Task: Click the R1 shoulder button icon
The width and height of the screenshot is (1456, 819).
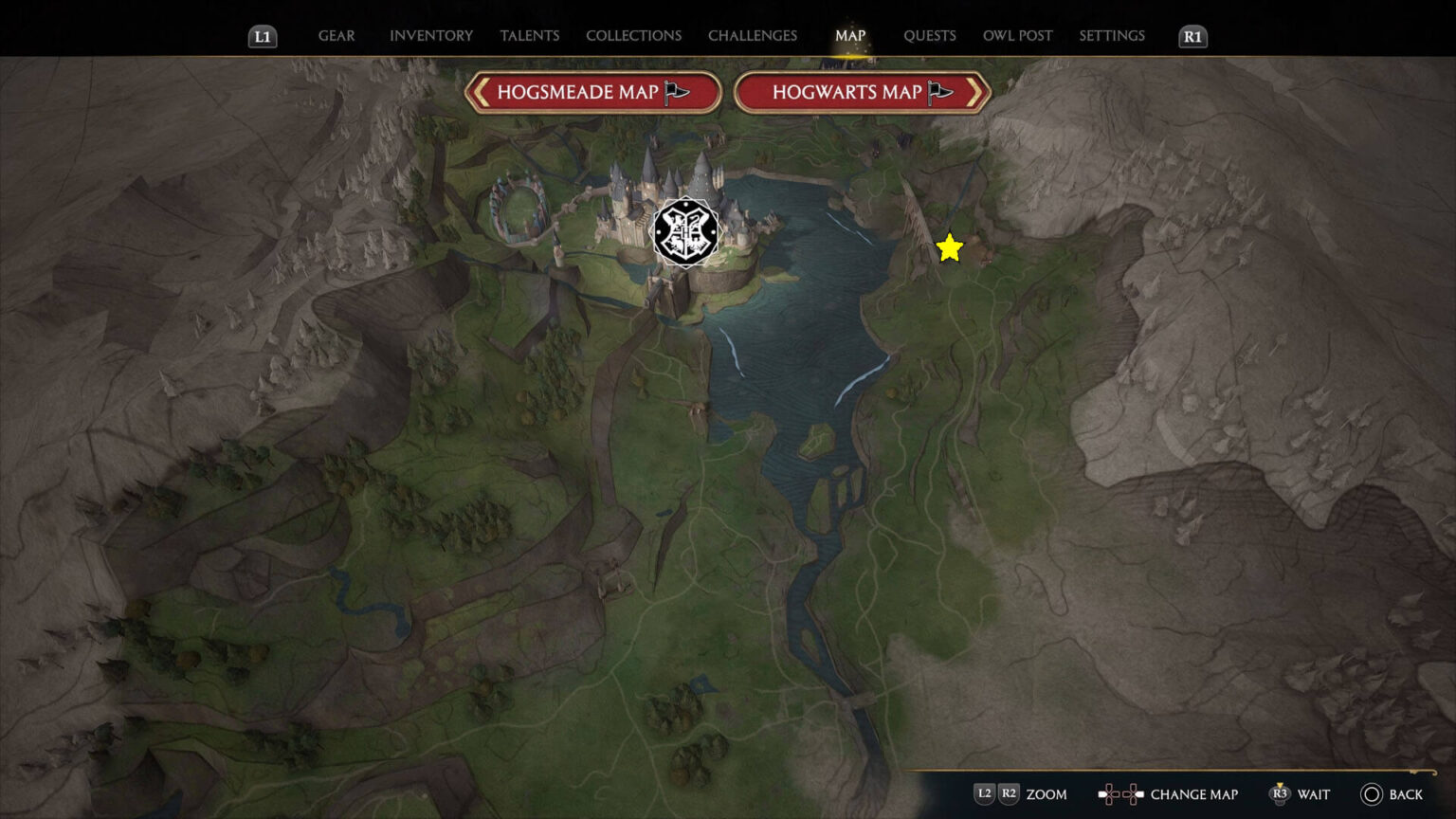Action: [x=1192, y=36]
